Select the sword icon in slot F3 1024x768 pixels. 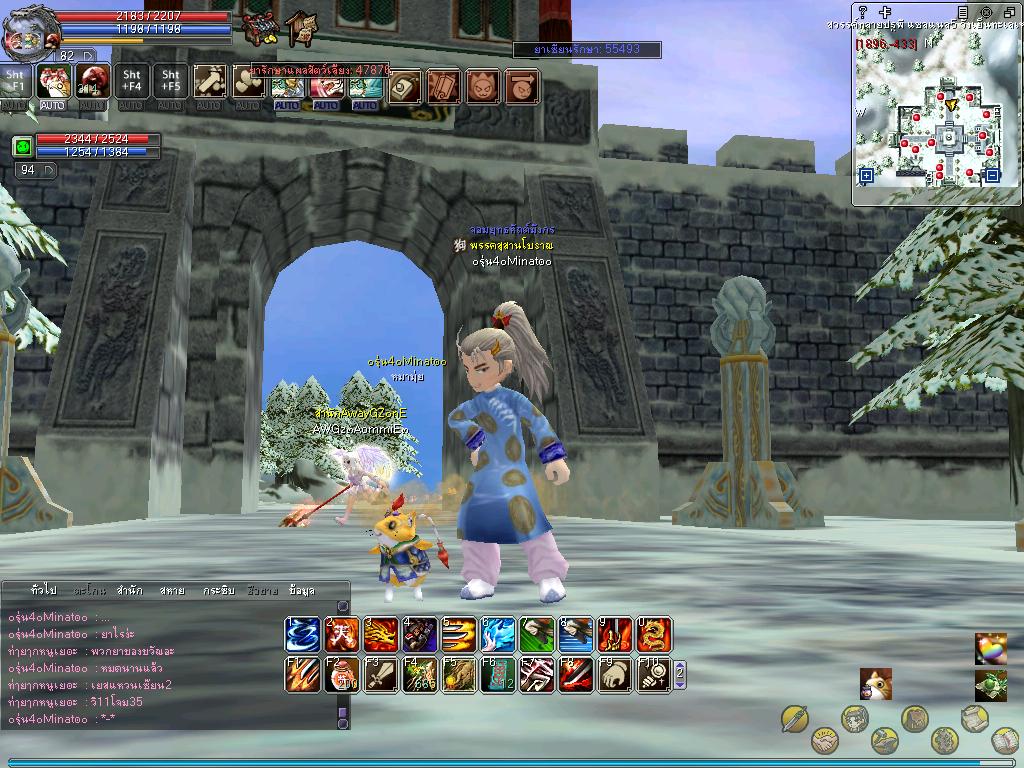coord(381,675)
